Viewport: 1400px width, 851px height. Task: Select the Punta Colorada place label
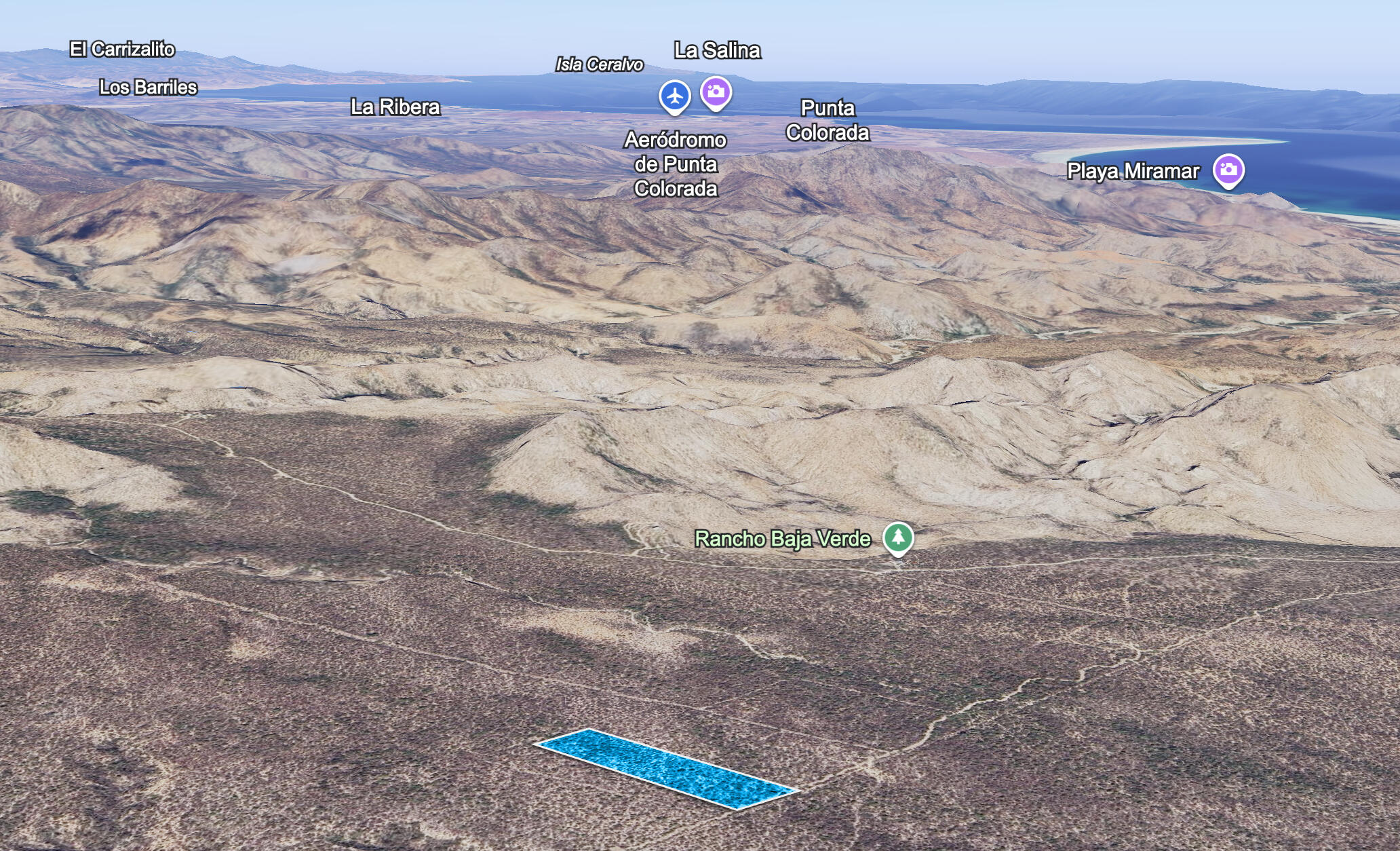(828, 120)
